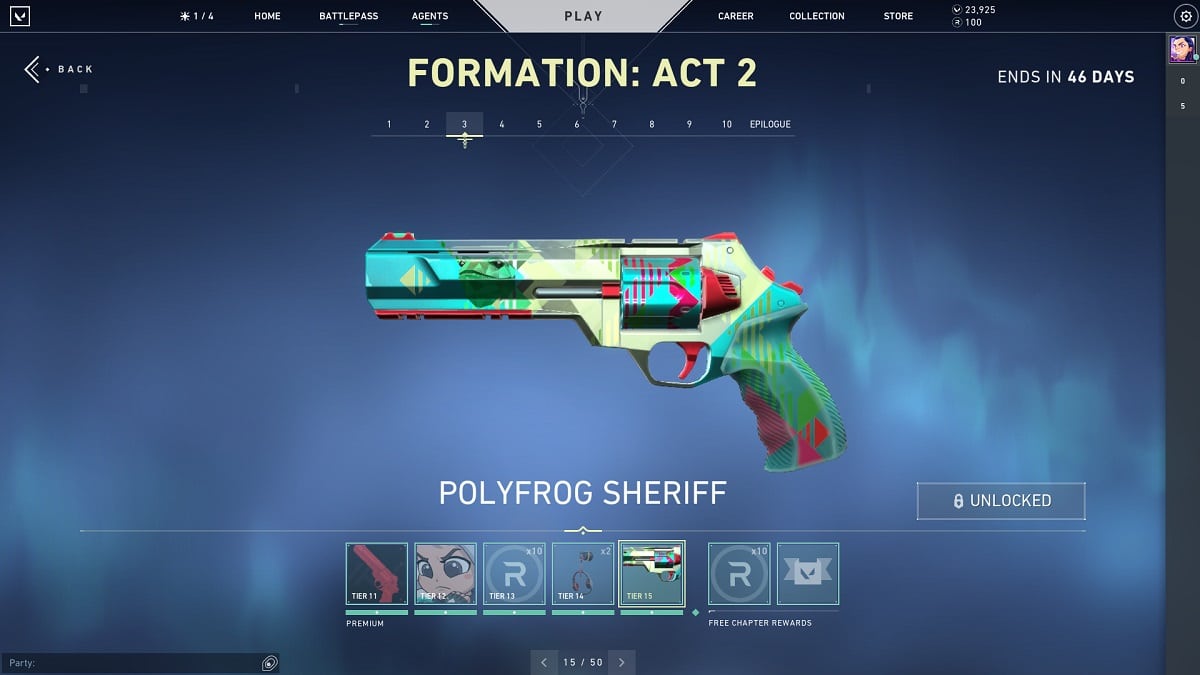Open the Collection page
Viewport: 1200px width, 675px height.
(x=816, y=16)
